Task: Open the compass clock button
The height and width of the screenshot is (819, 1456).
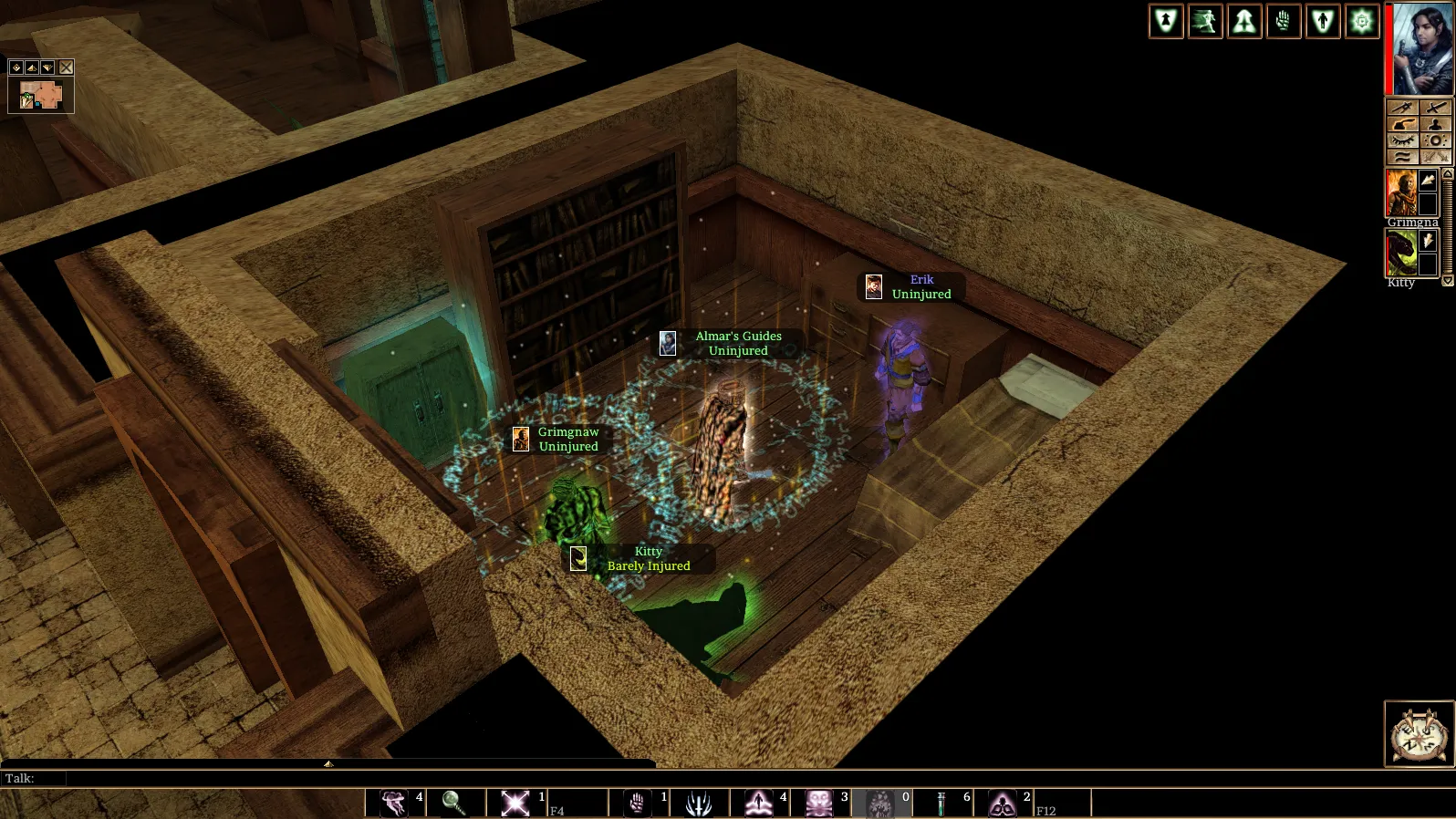Action: point(1420,733)
